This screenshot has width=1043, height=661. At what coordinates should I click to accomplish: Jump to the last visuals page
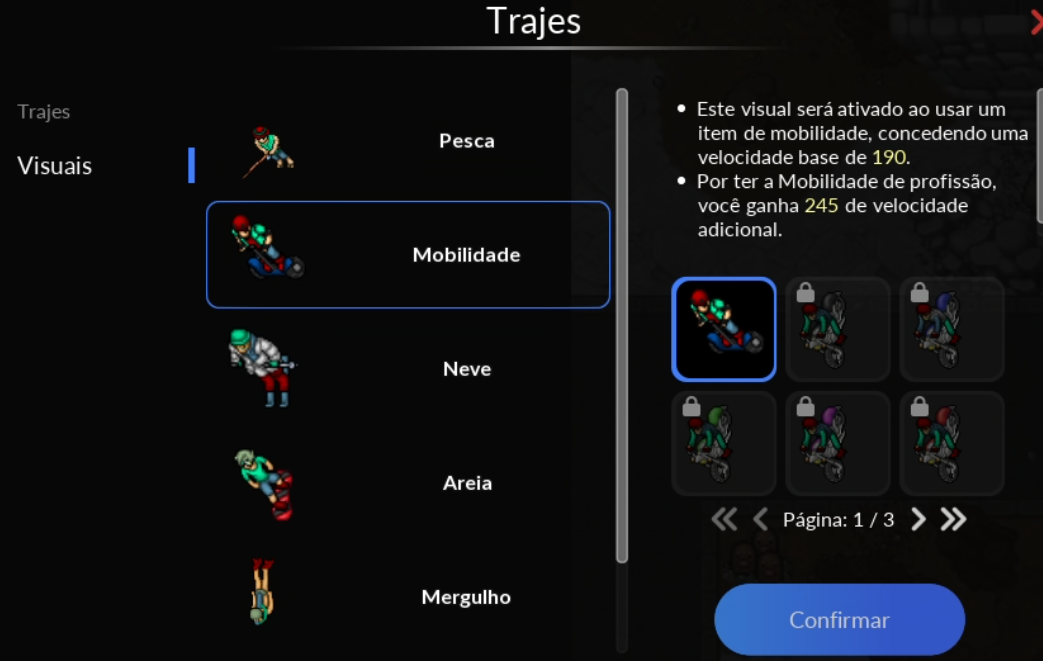pos(953,519)
